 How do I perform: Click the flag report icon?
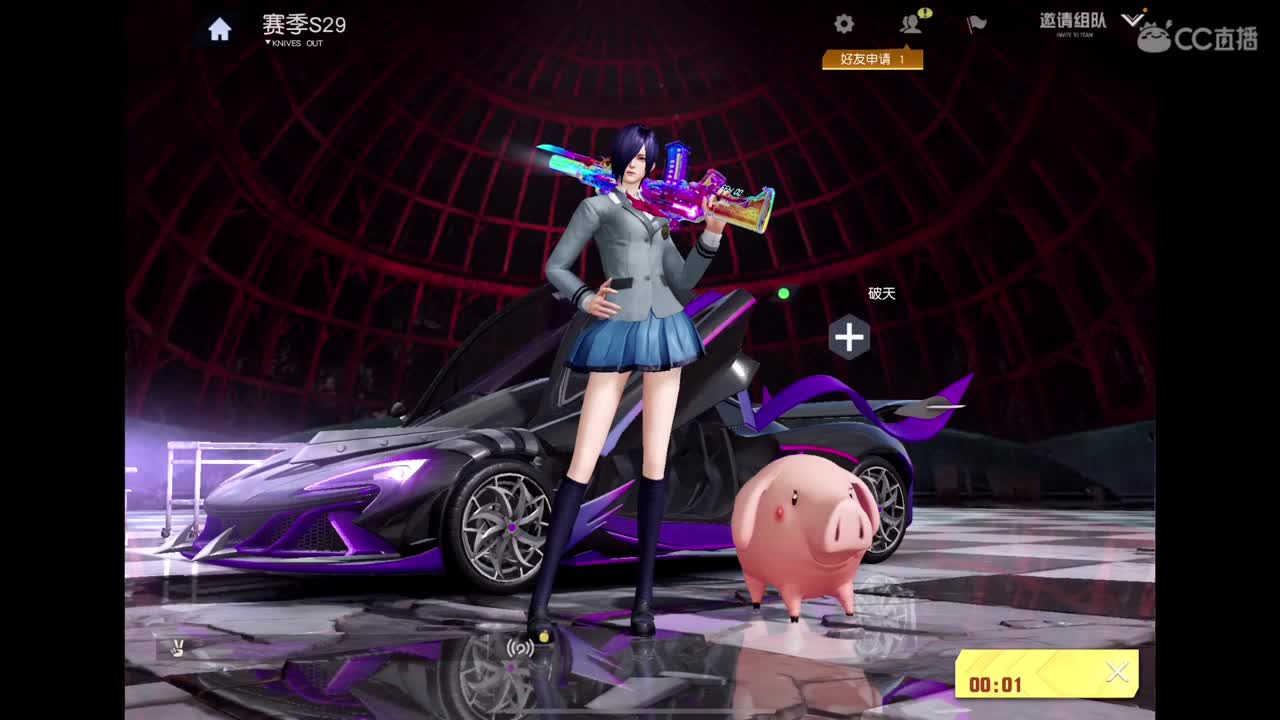point(975,24)
